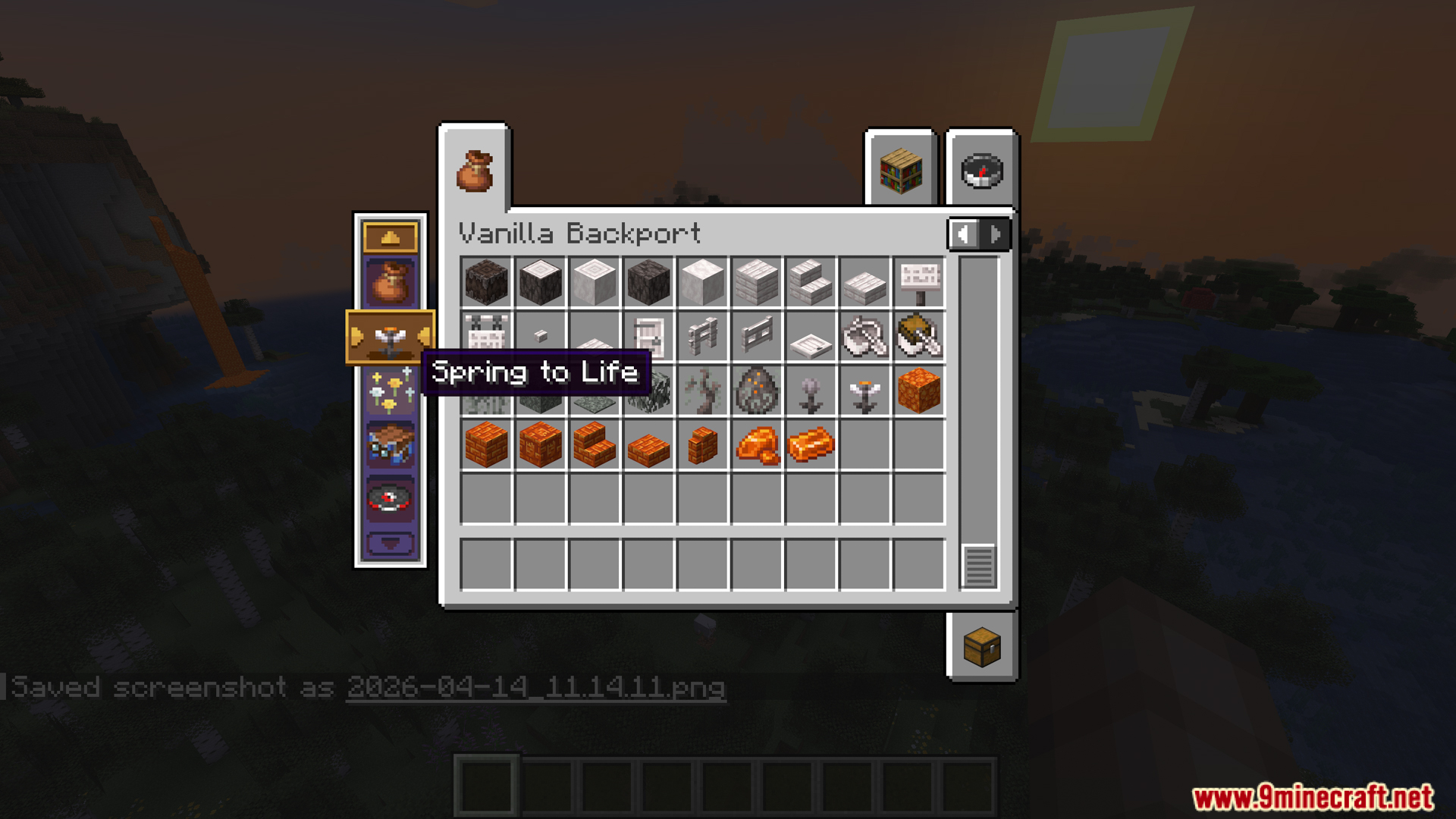Open the recipe compass icon top right
Image resolution: width=1456 pixels, height=819 pixels.
point(980,171)
